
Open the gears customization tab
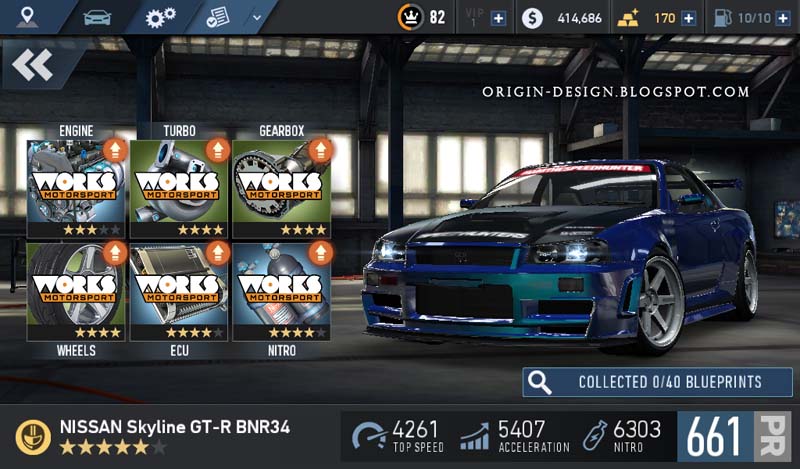159,17
